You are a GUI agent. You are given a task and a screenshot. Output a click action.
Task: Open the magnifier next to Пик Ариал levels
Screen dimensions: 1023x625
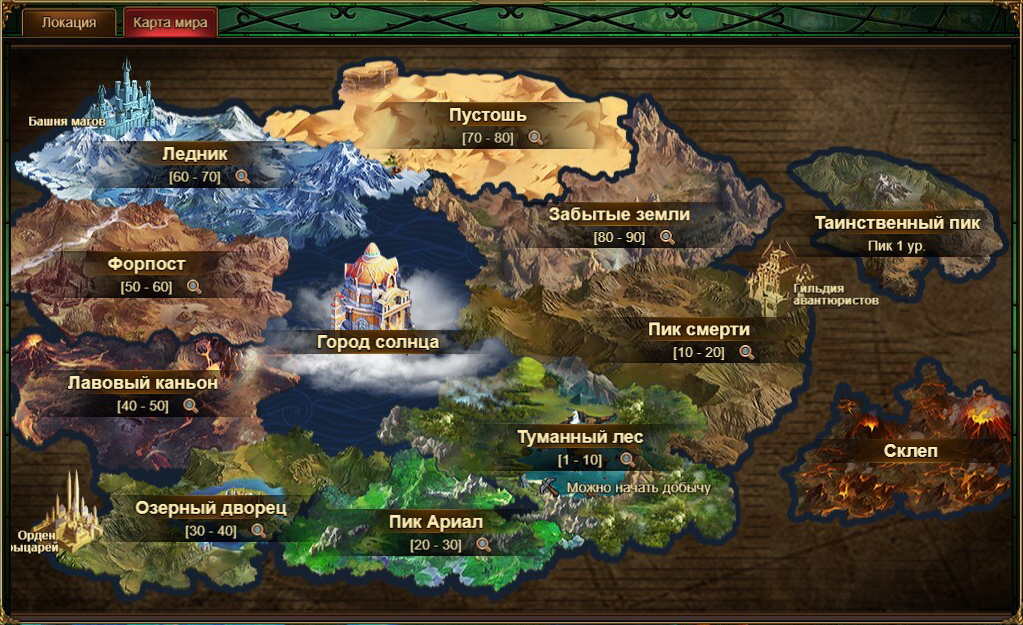pyautogui.click(x=483, y=545)
